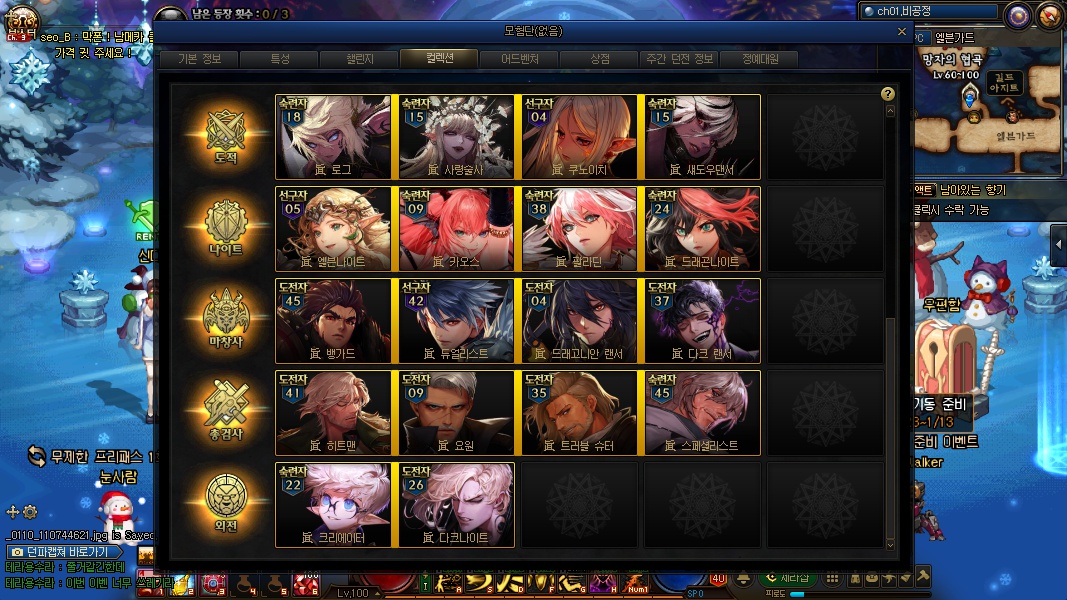Pick the 스페셜리스트 character card
1067x600 pixels.
click(x=702, y=412)
